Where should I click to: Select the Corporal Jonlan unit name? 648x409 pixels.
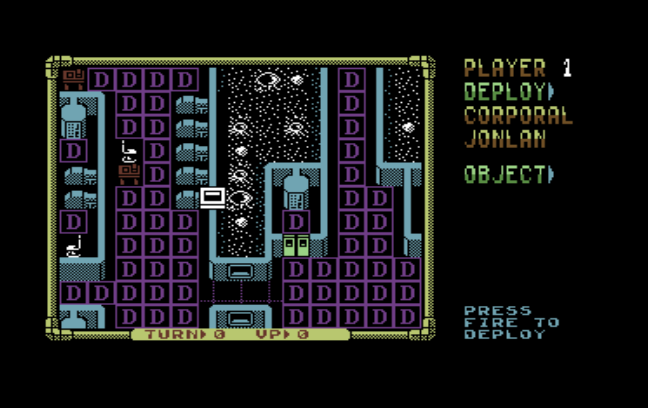coord(517,127)
